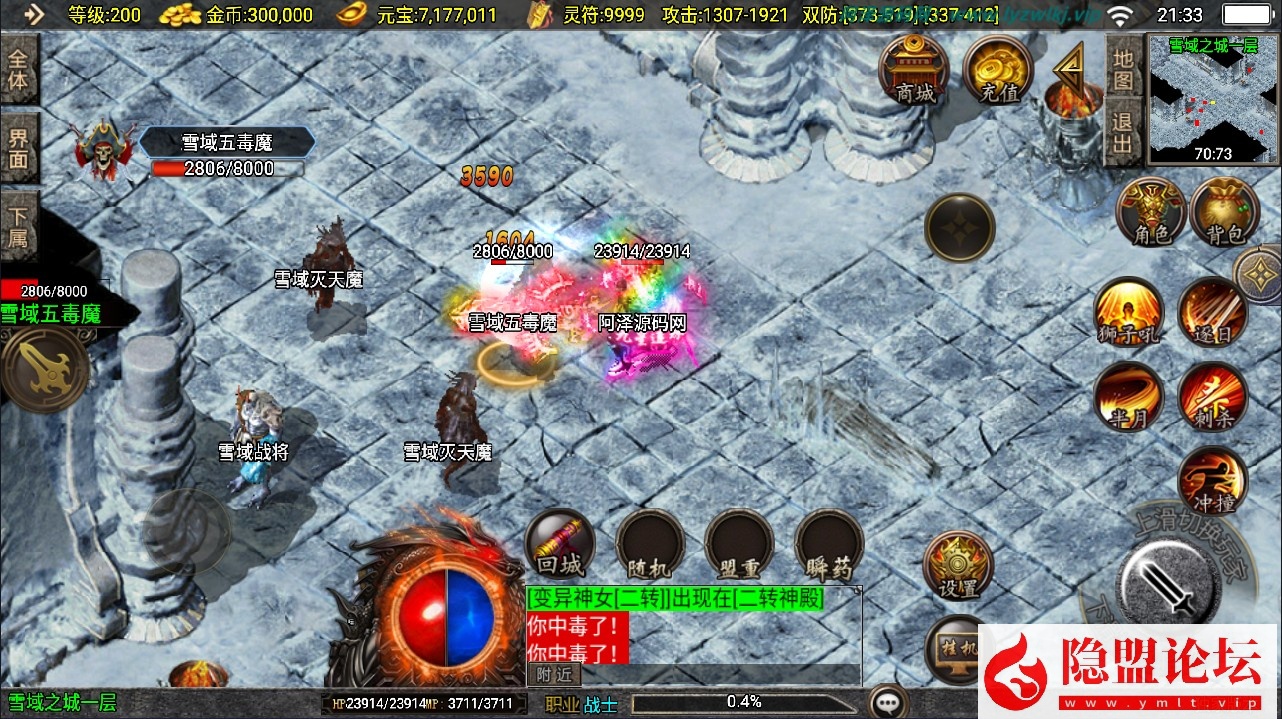Trigger the 冲撞 charge skill
Viewport: 1282px width, 719px height.
pos(1212,480)
